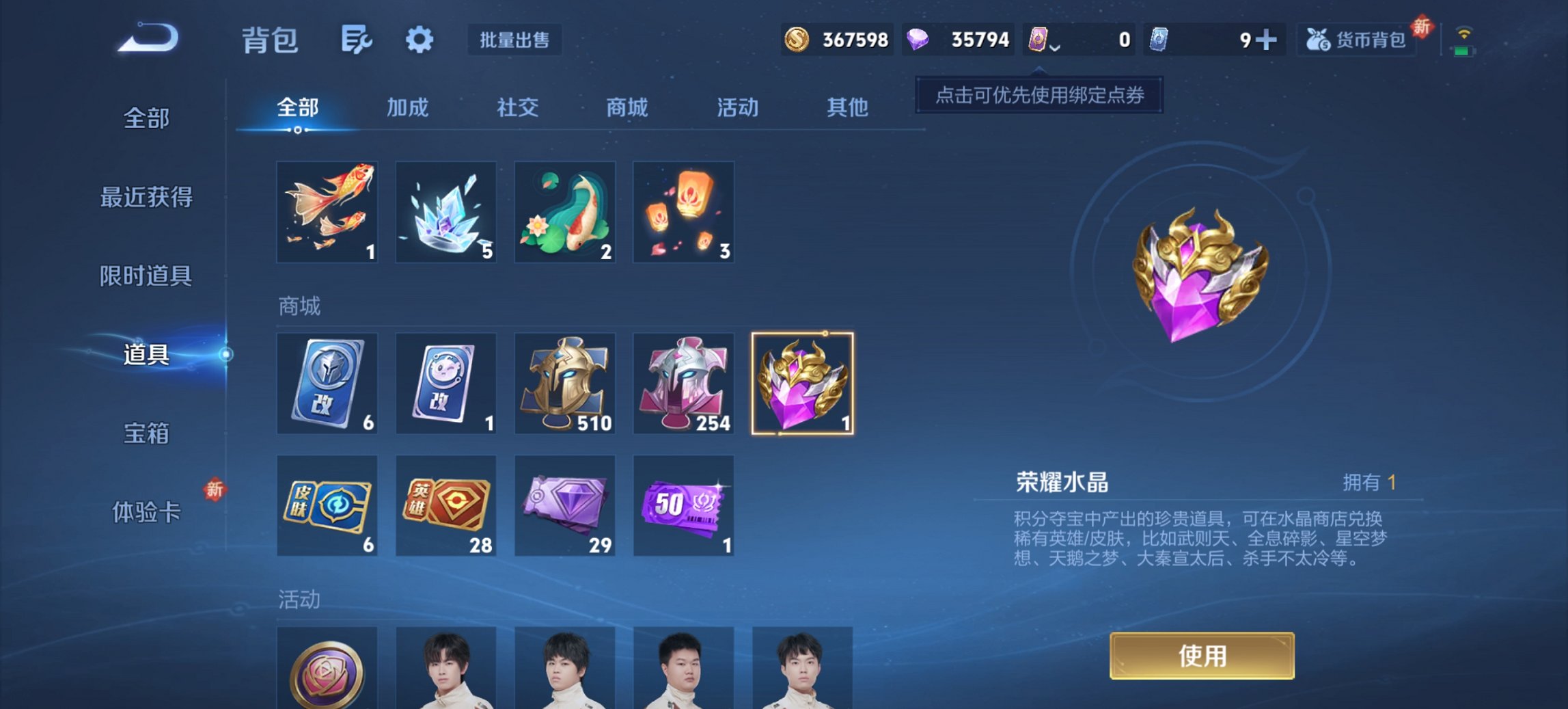Open the settings gear icon
This screenshot has width=1568, height=709.
419,40
